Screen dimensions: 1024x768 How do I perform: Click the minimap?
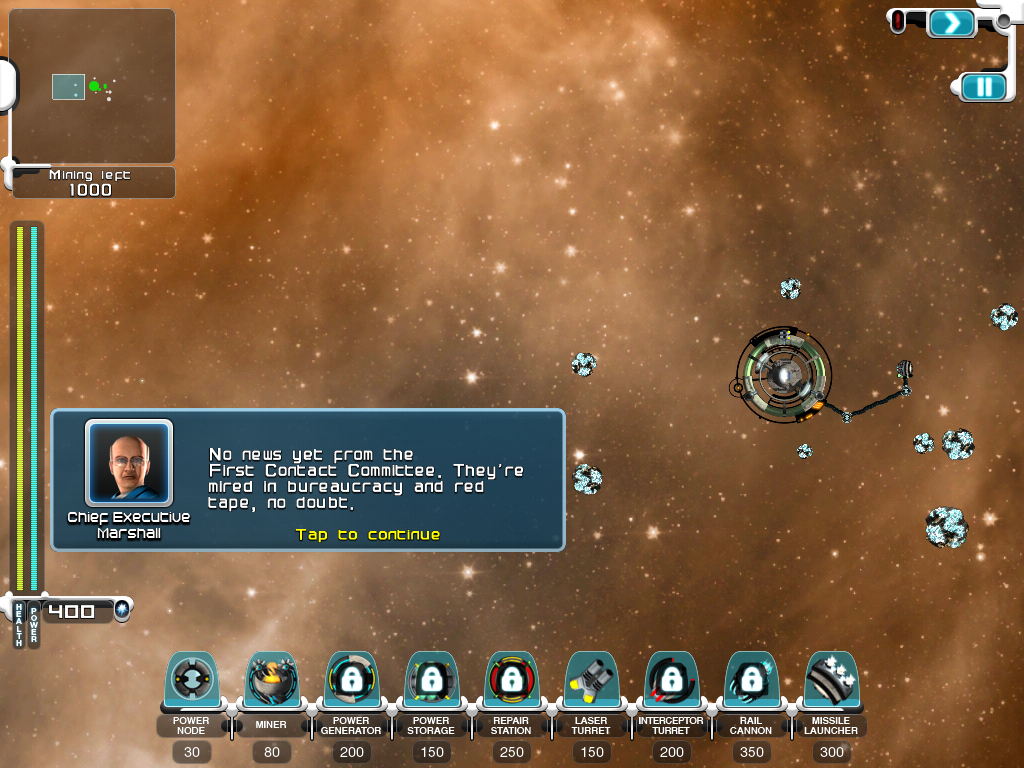(x=91, y=86)
